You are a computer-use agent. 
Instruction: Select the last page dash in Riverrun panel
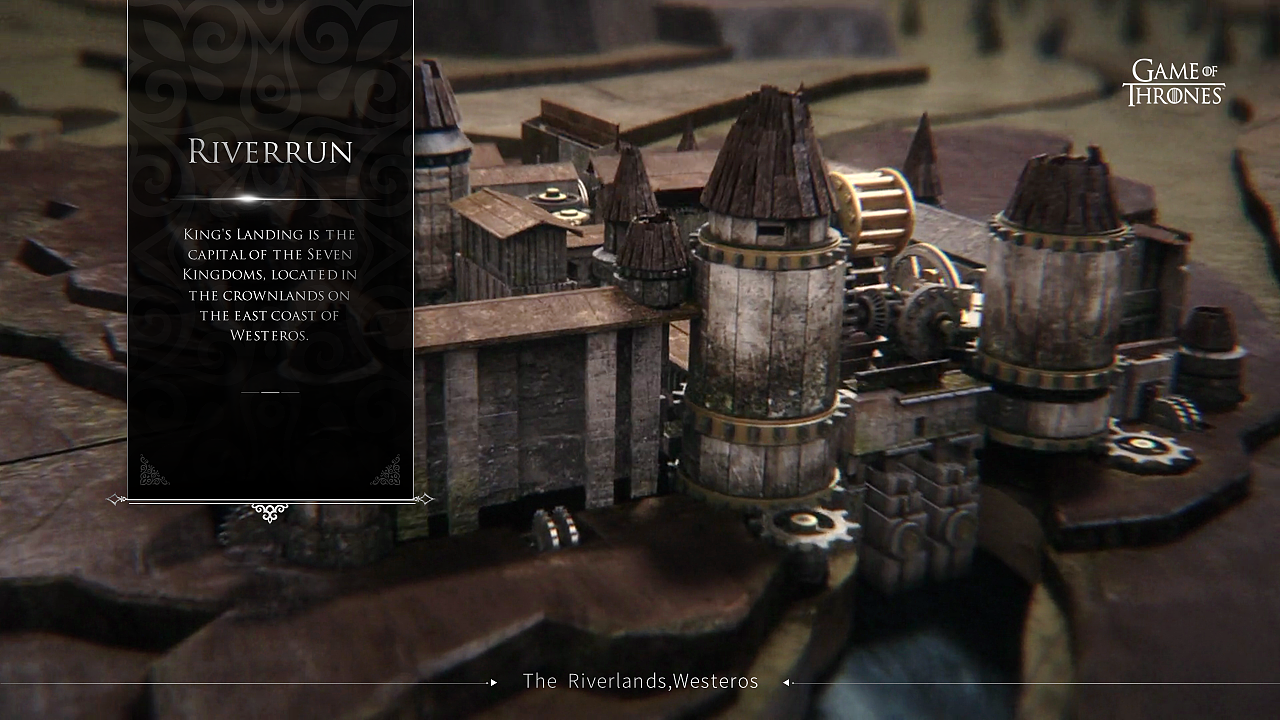[x=290, y=392]
